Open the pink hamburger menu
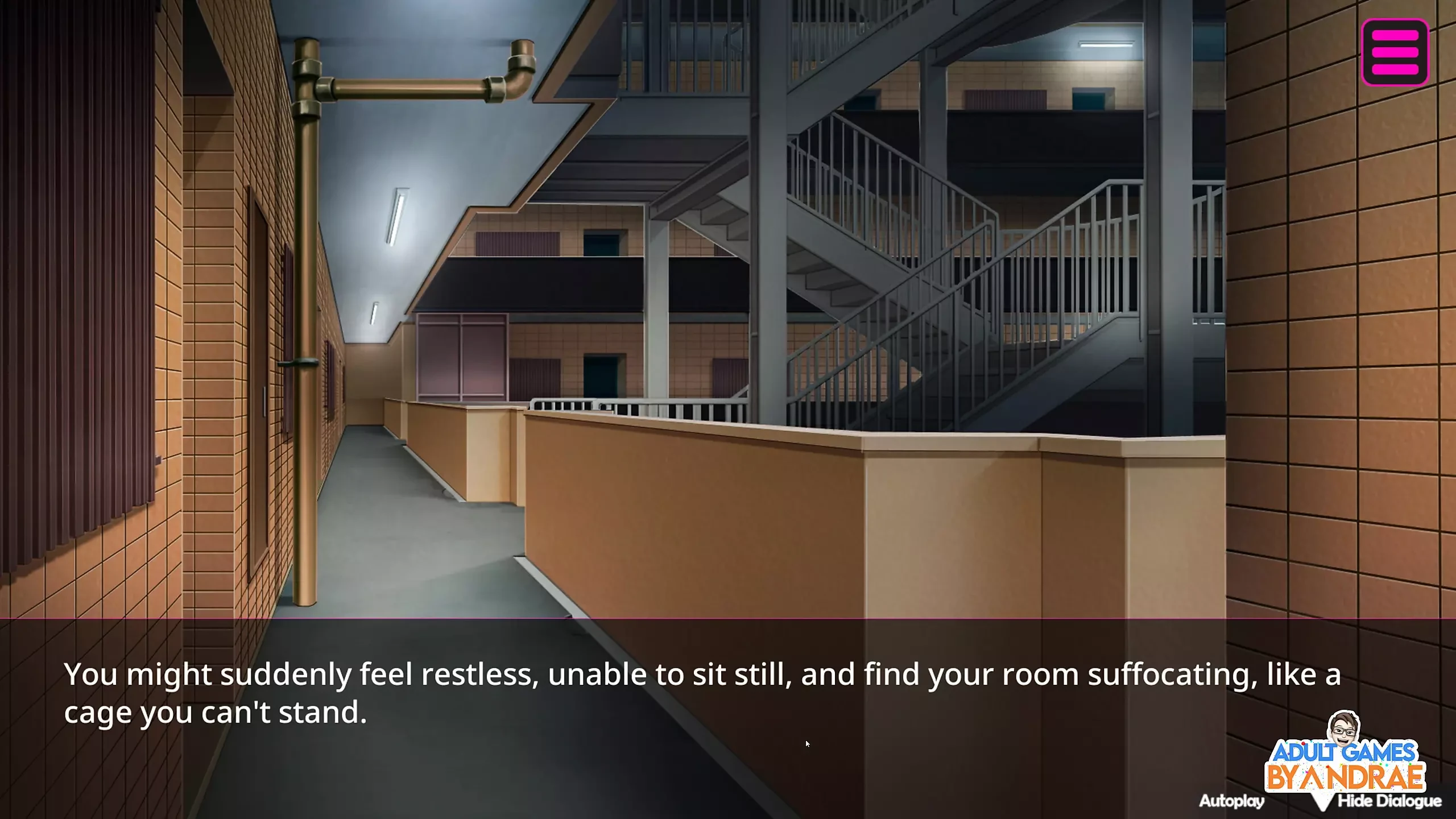Image resolution: width=1456 pixels, height=819 pixels. coord(1395,52)
